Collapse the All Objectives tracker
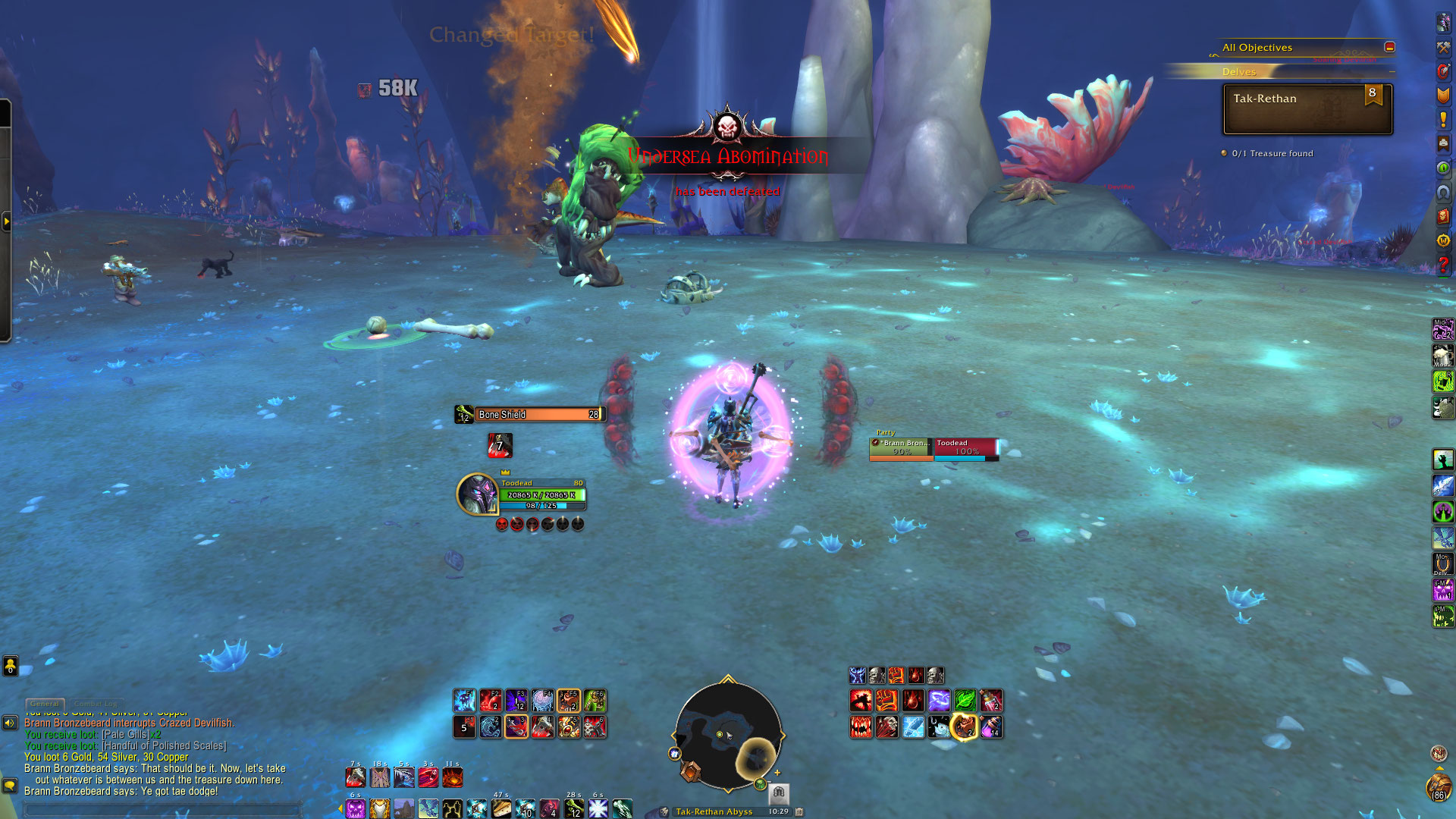The width and height of the screenshot is (1456, 819). pyautogui.click(x=1389, y=47)
